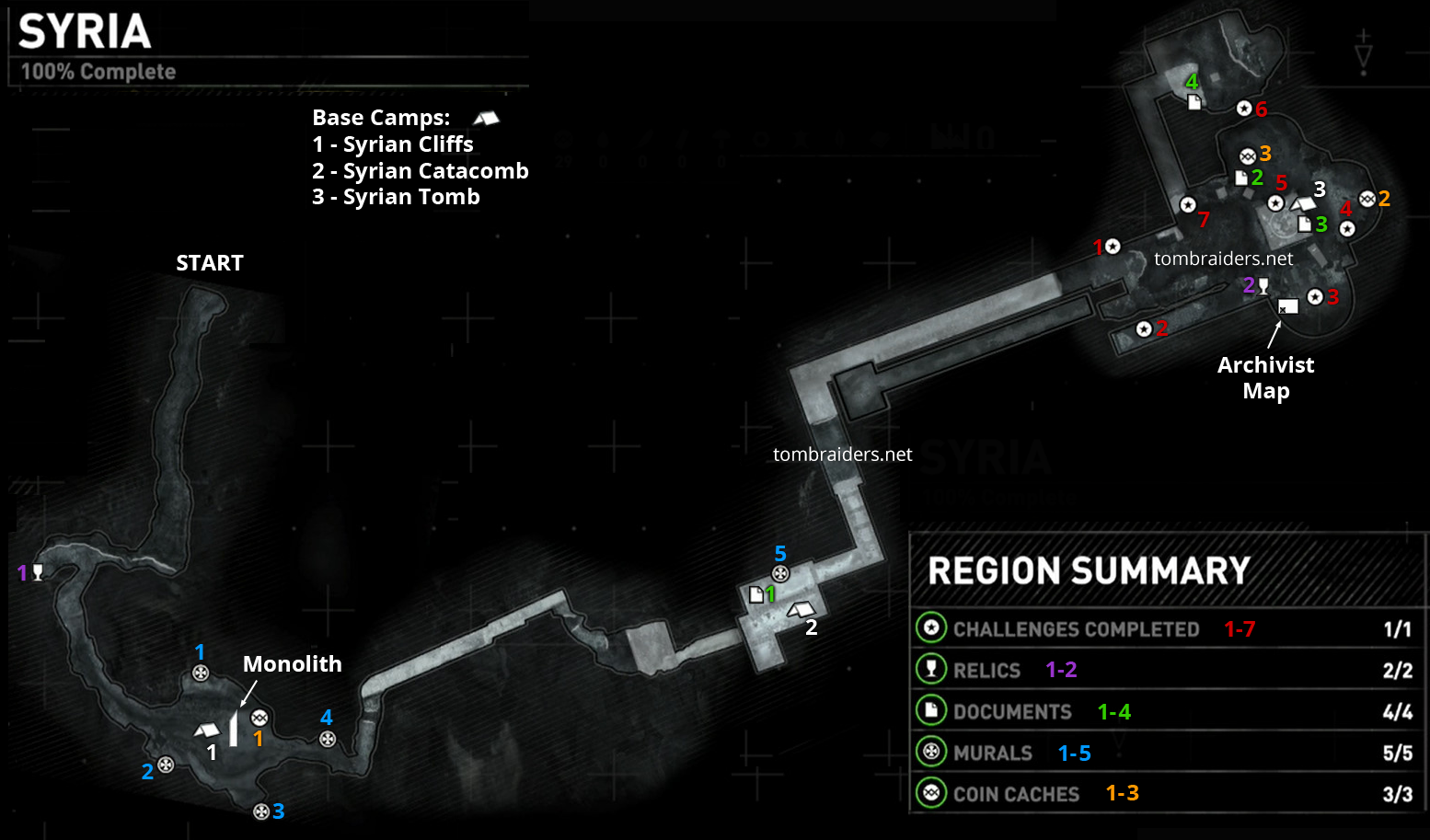
Task: Click document 1 marker
Action: 756,594
